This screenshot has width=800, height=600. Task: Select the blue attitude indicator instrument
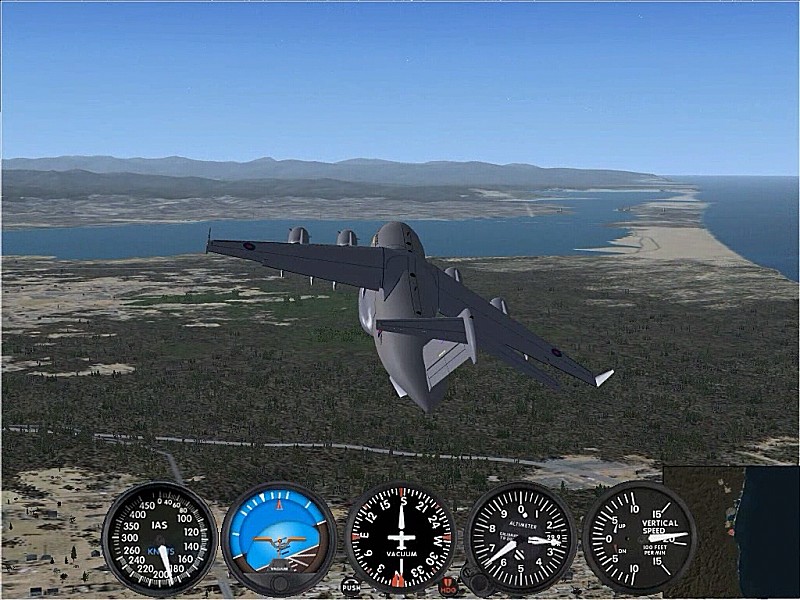click(279, 538)
